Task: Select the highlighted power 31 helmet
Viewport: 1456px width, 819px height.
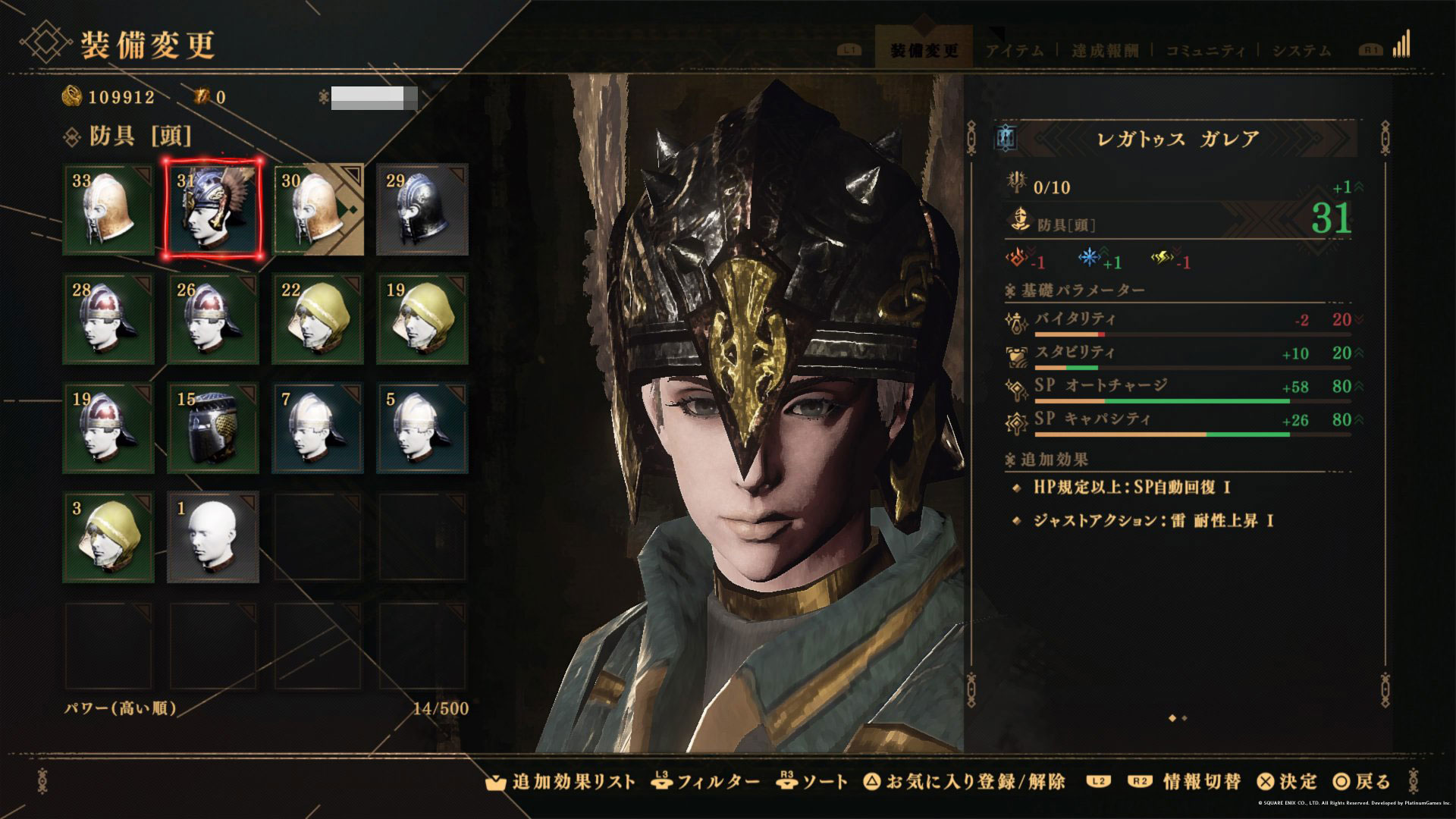Action: [x=213, y=209]
